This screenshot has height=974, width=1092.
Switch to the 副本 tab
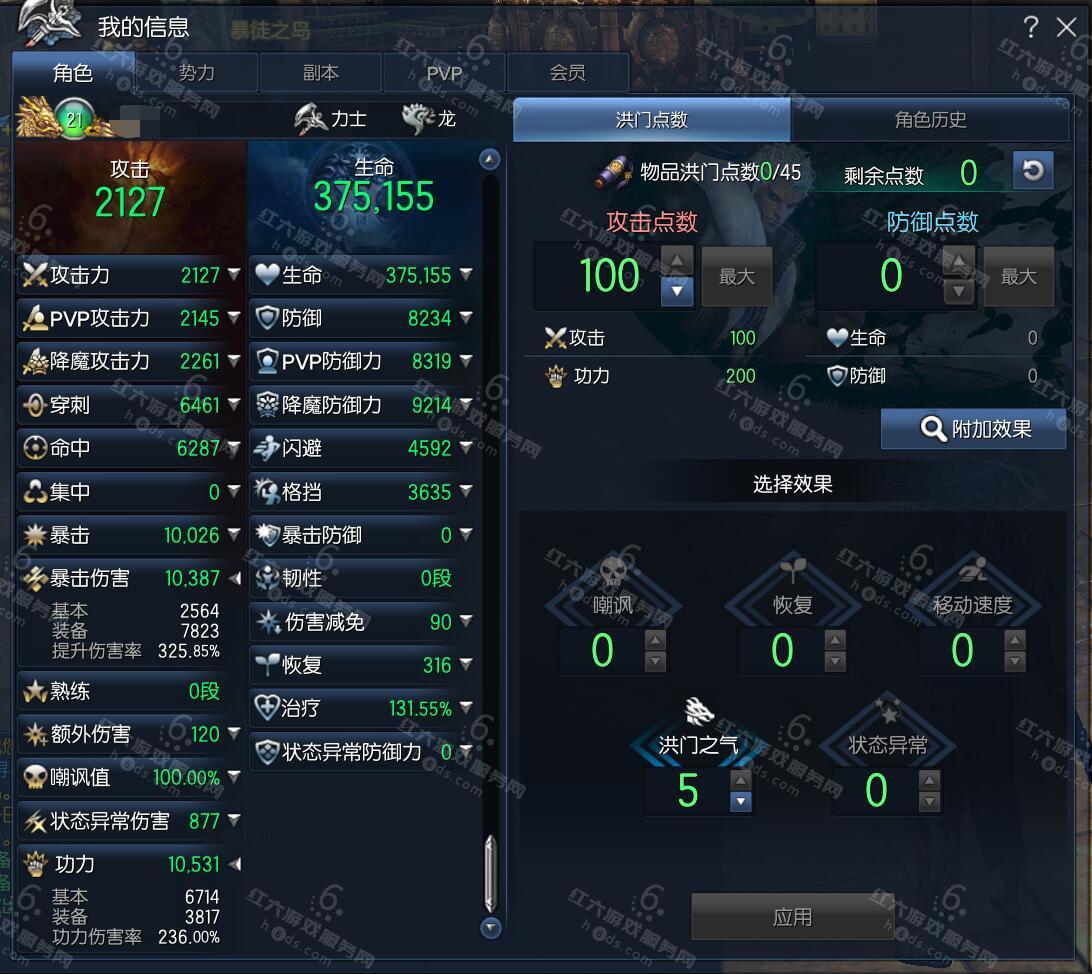[x=320, y=73]
